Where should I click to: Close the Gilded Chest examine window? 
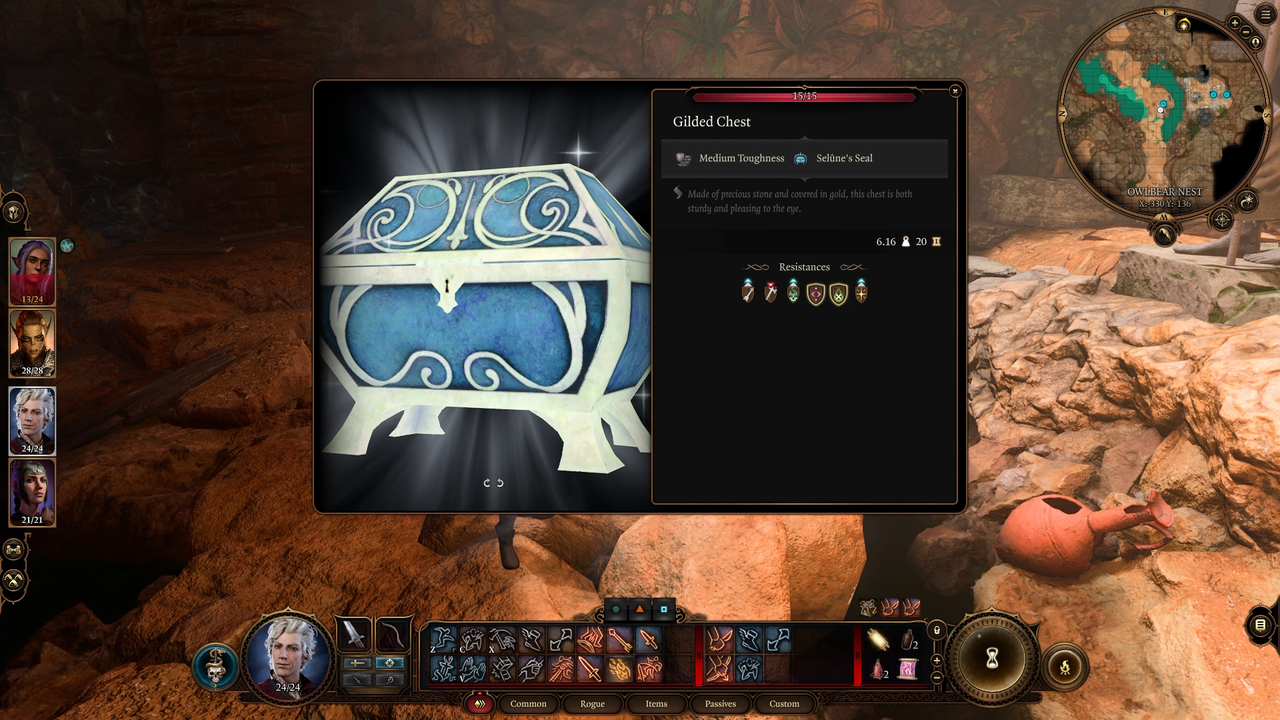click(x=955, y=91)
